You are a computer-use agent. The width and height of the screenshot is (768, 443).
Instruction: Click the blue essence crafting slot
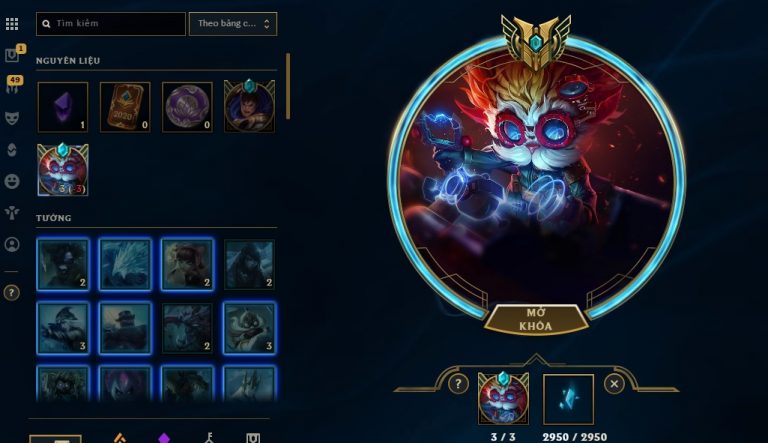(x=568, y=398)
